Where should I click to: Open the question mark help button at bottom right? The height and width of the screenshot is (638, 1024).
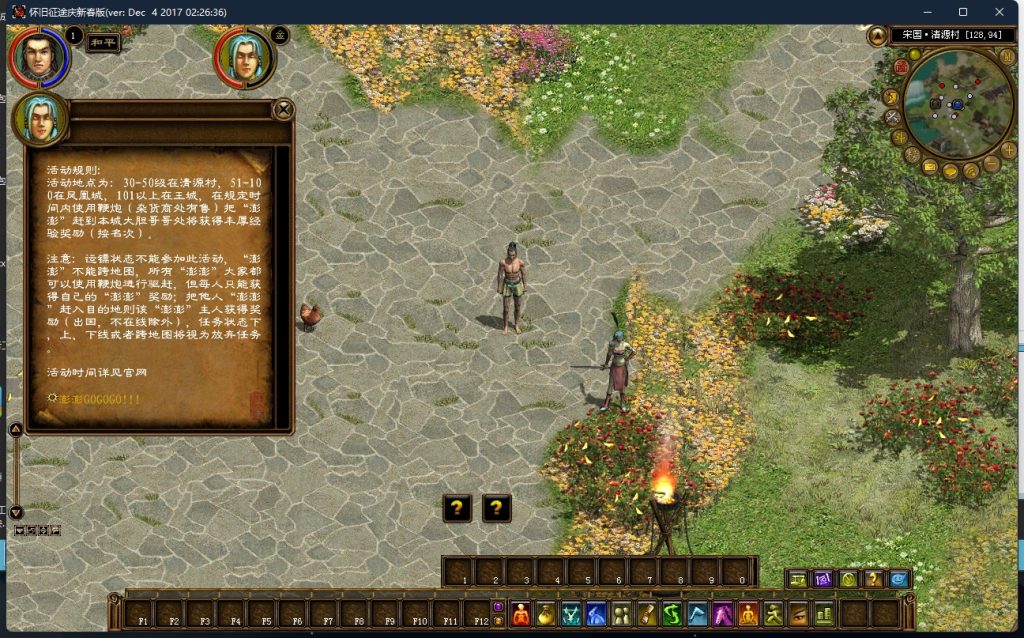click(874, 579)
